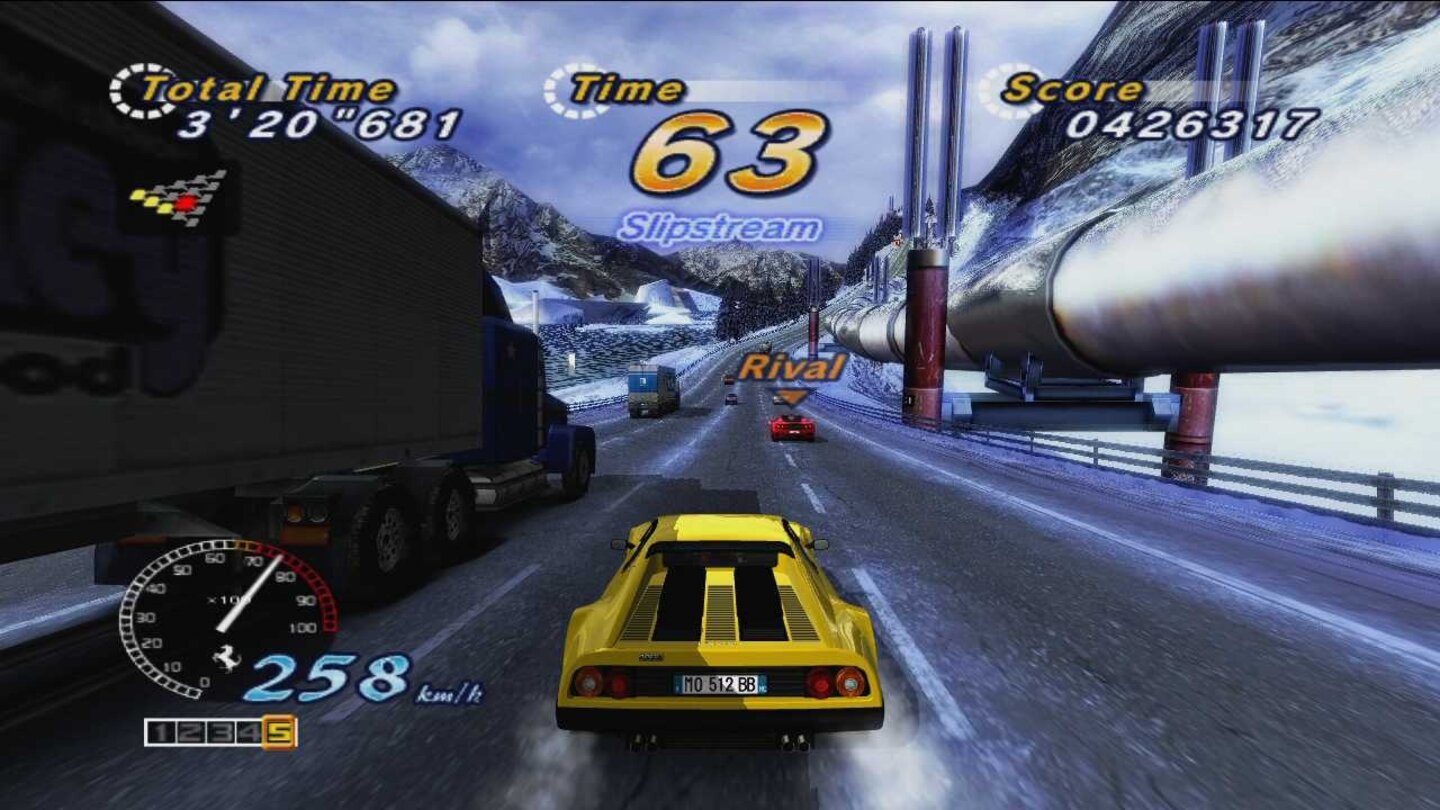
Task: Select the red dot on the route map
Action: pyautogui.click(x=186, y=203)
